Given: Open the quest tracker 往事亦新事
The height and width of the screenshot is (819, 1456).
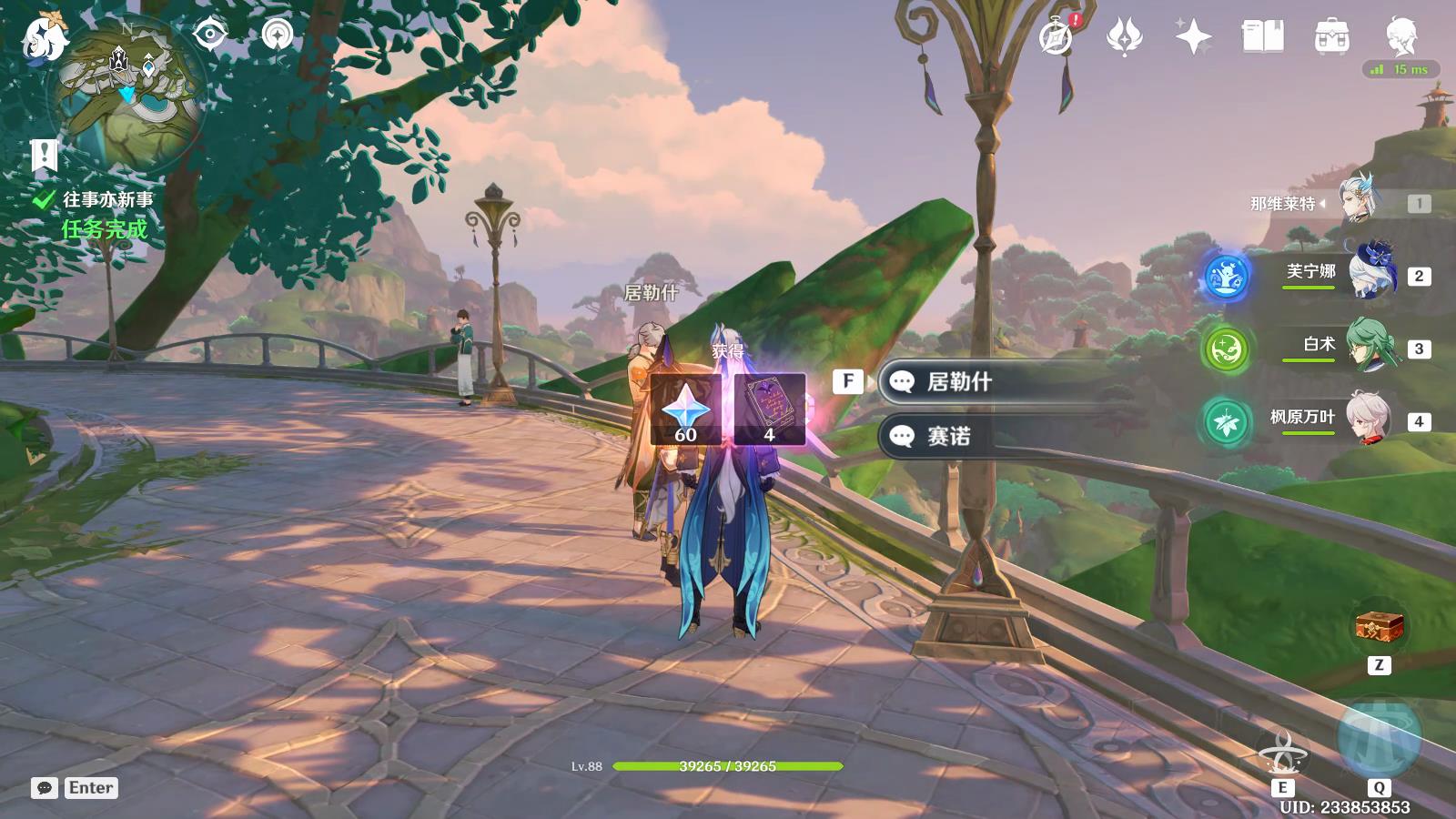Looking at the screenshot, I should pos(107,200).
